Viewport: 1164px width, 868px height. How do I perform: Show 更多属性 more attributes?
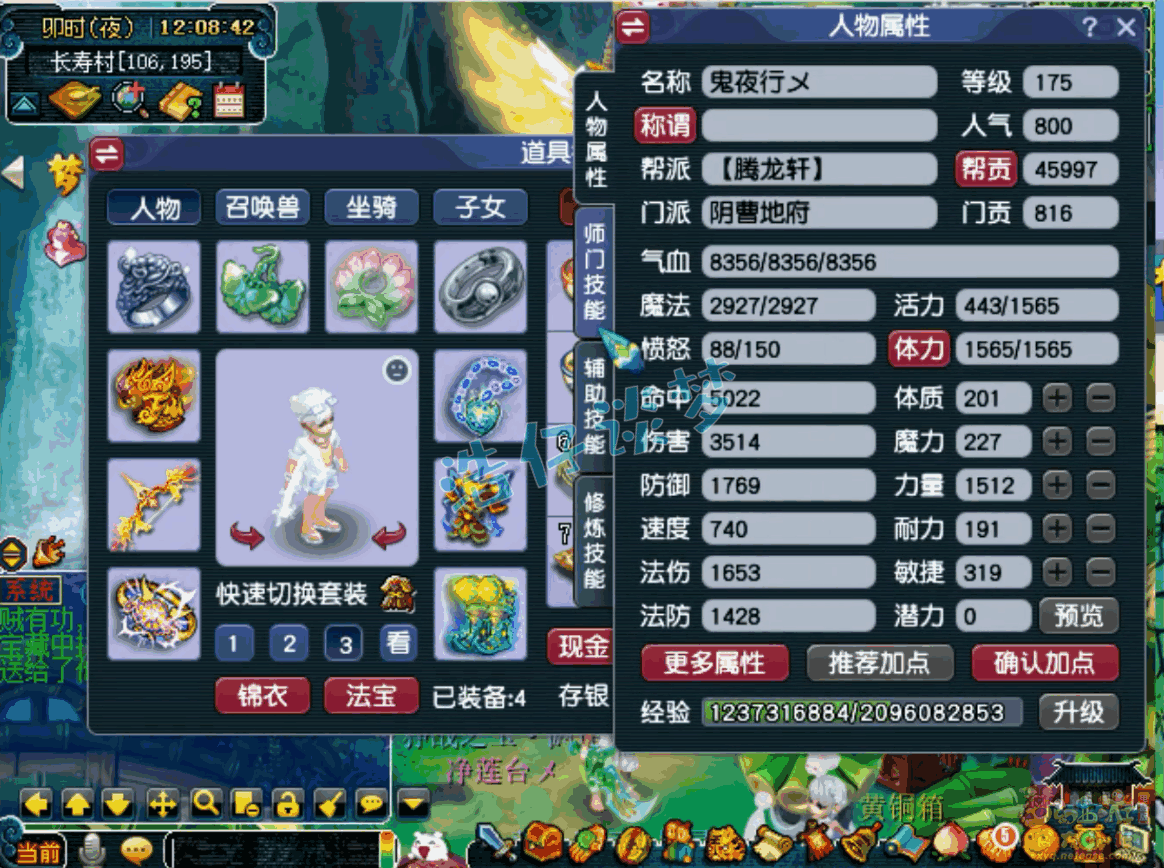click(714, 662)
